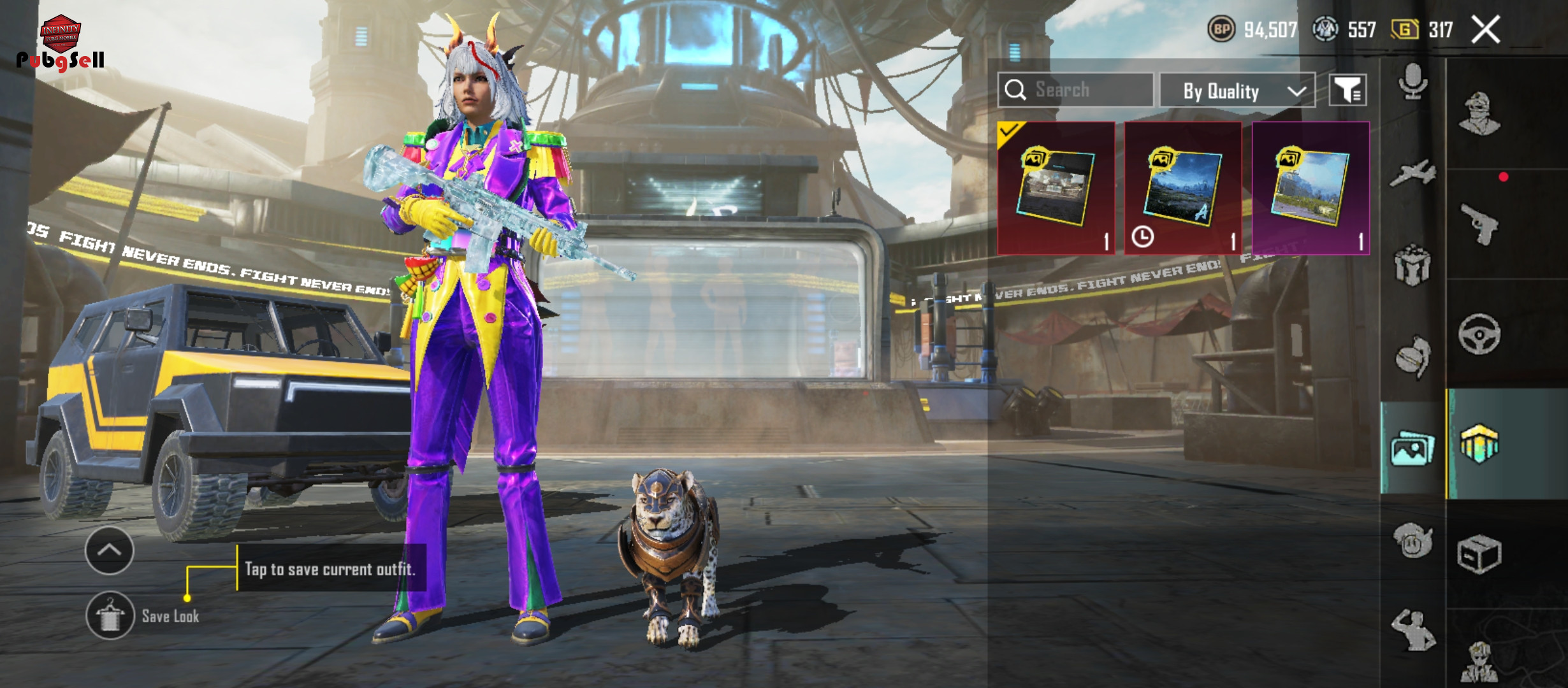This screenshot has width=1568, height=688.
Task: Select the time-limited night lobby background
Action: coord(1183,188)
